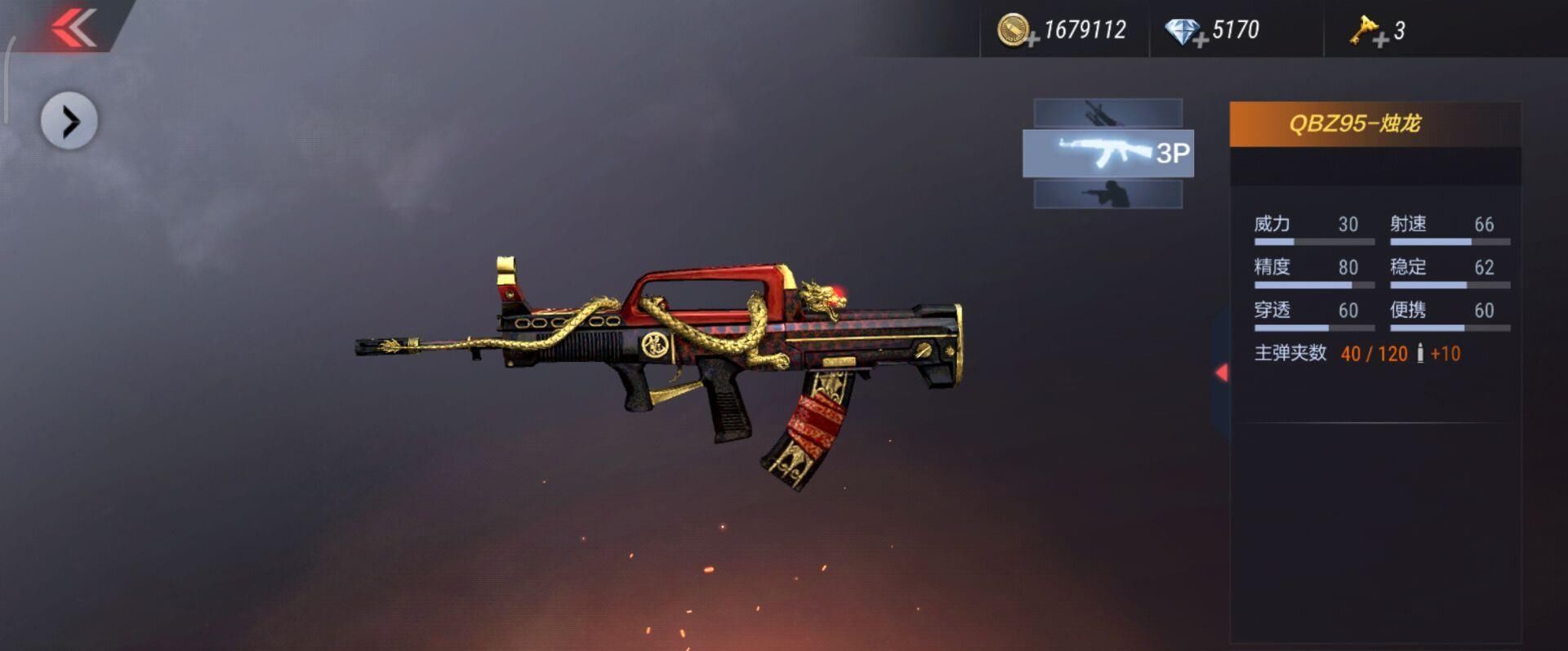Switch to the soldier aiming view option
Viewport: 1568px width, 651px height.
[x=1108, y=195]
